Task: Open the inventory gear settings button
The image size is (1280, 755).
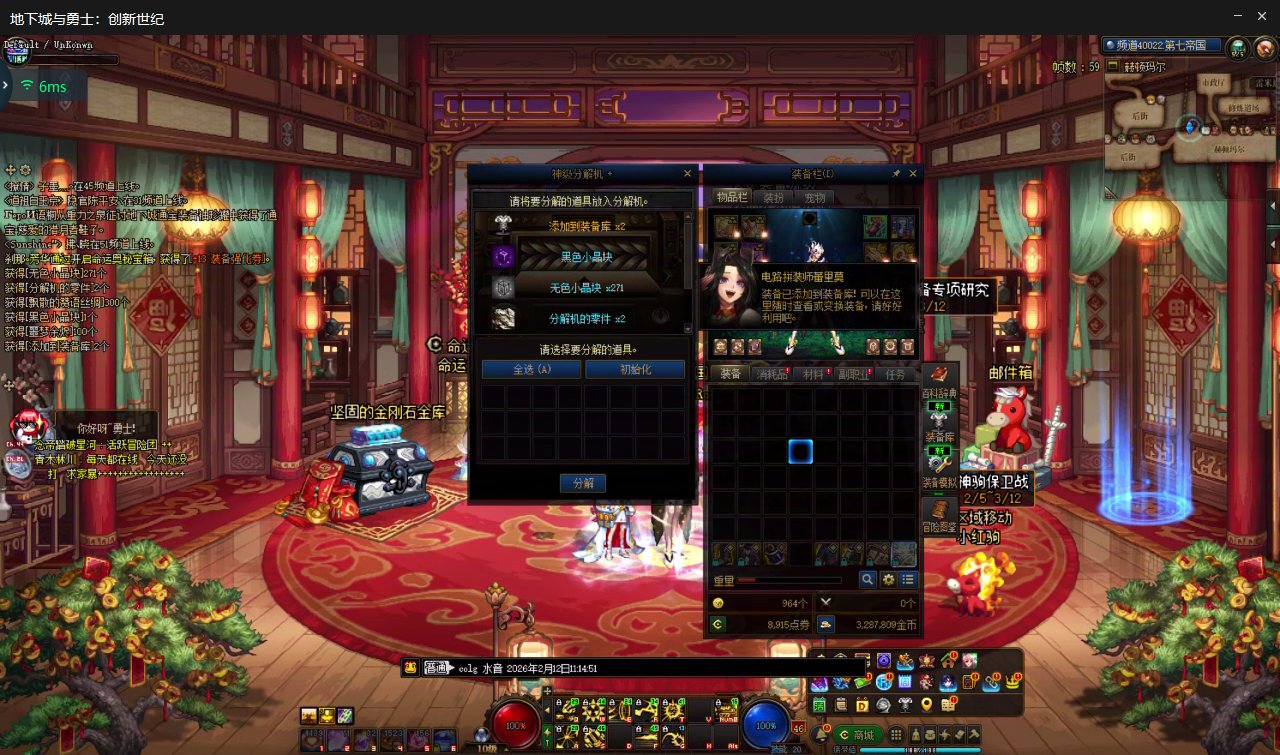Action: (x=888, y=579)
